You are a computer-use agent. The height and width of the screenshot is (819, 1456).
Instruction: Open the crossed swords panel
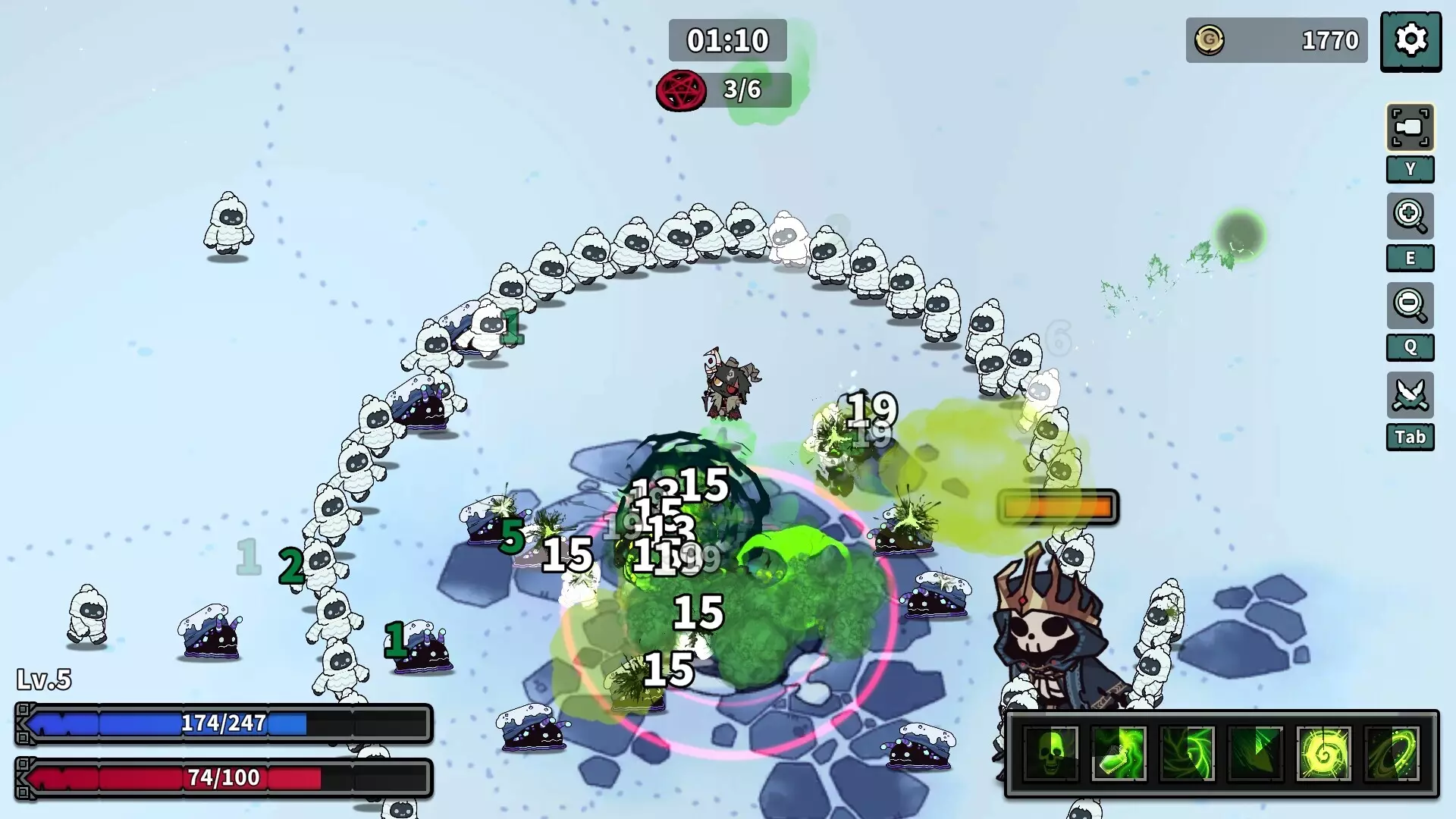point(1410,394)
